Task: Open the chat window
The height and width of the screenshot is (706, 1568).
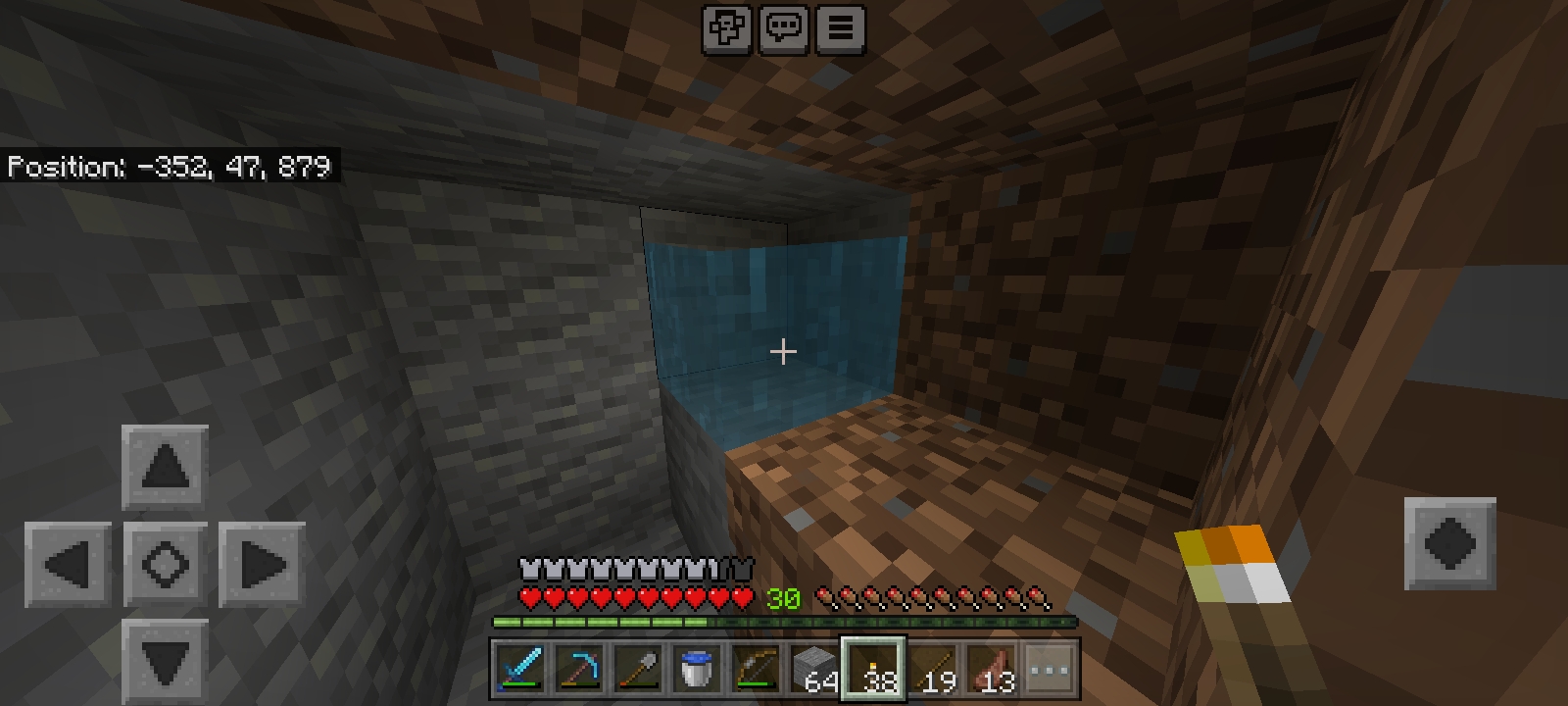Action: 782,28
